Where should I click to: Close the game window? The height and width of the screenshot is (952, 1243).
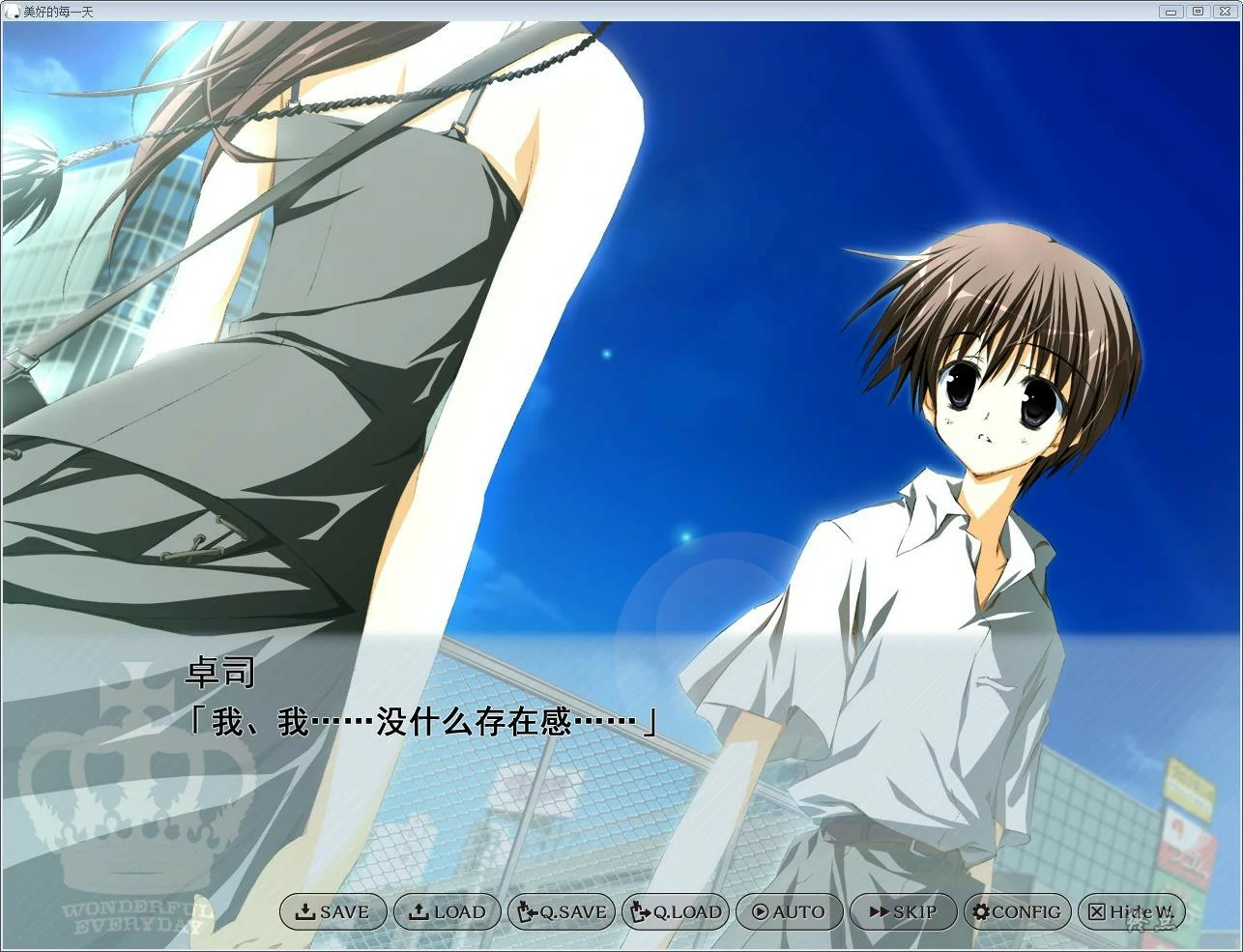(x=1225, y=11)
